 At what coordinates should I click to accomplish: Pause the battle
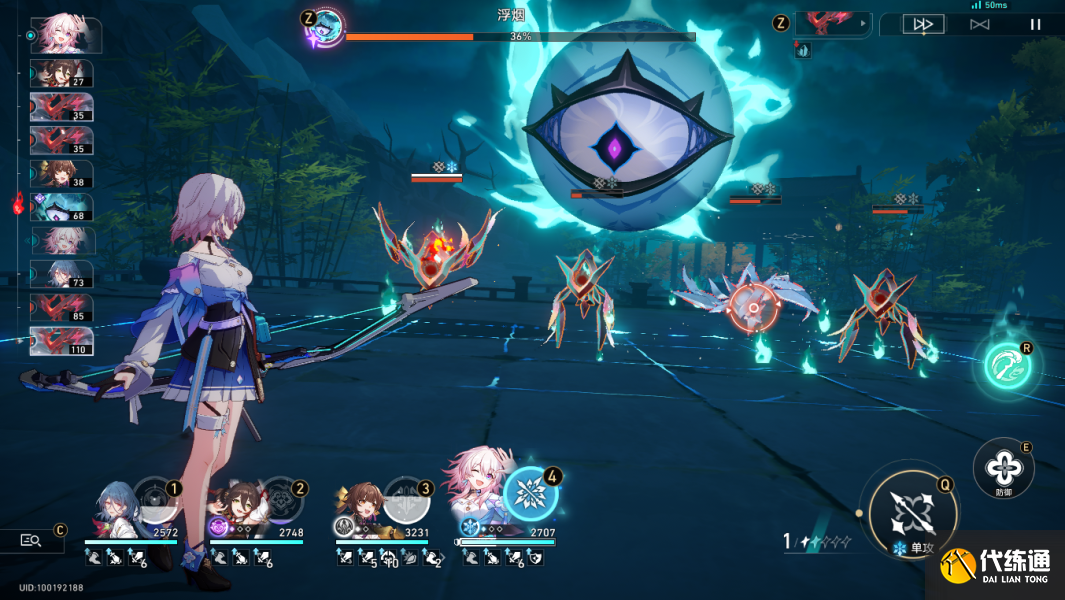[1036, 24]
